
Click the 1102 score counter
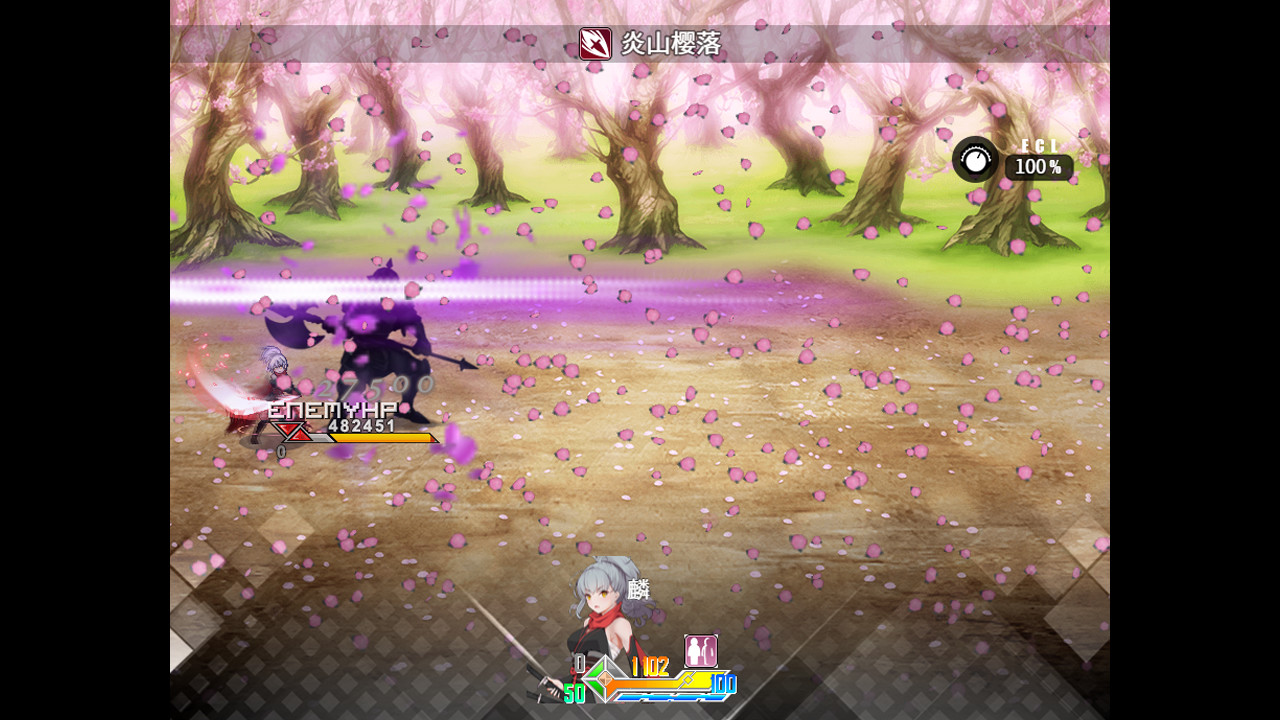coord(648,667)
